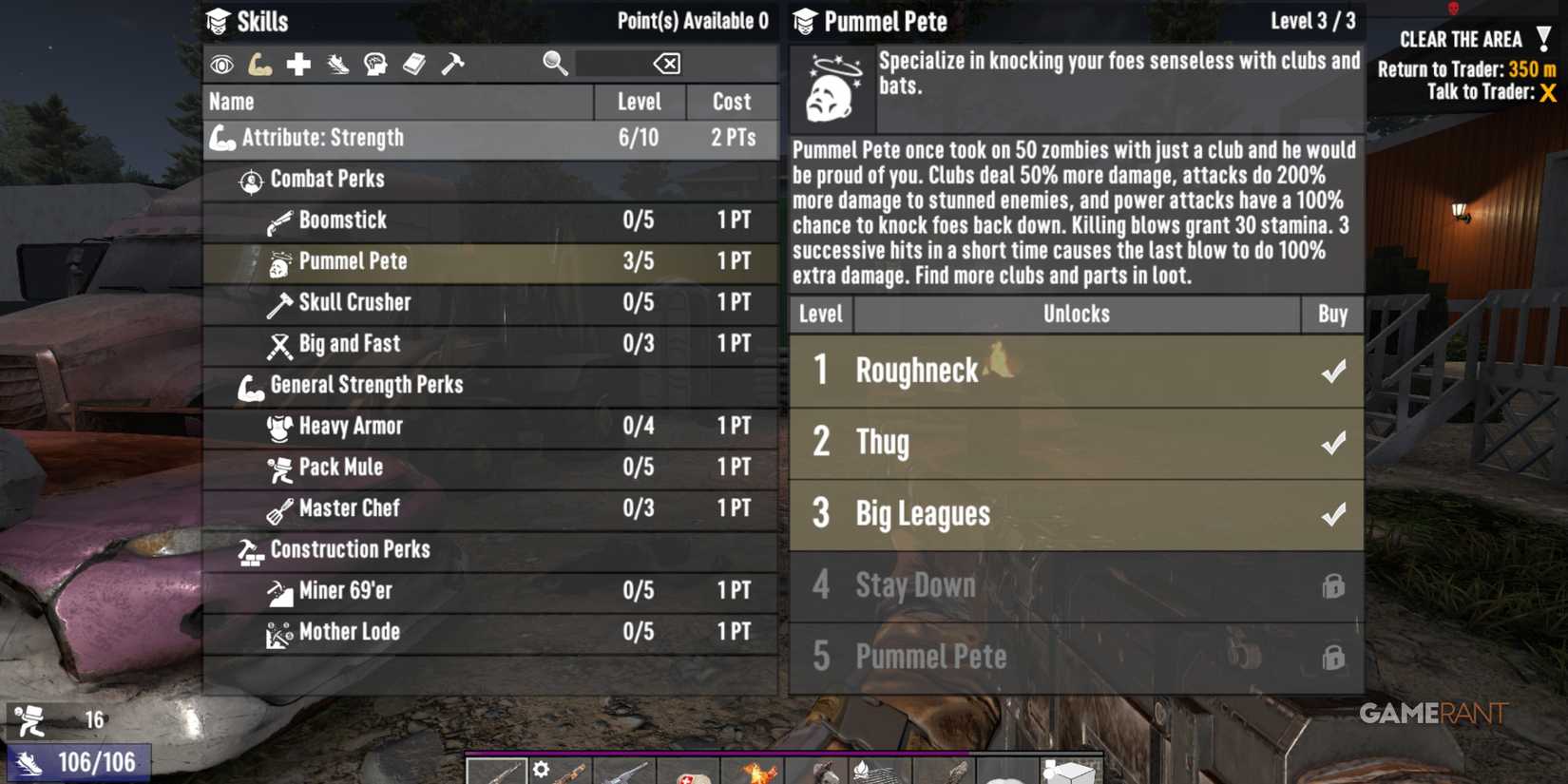This screenshot has height=784, width=1568.
Task: Select the Perception attribute eye filter icon
Action: click(220, 63)
